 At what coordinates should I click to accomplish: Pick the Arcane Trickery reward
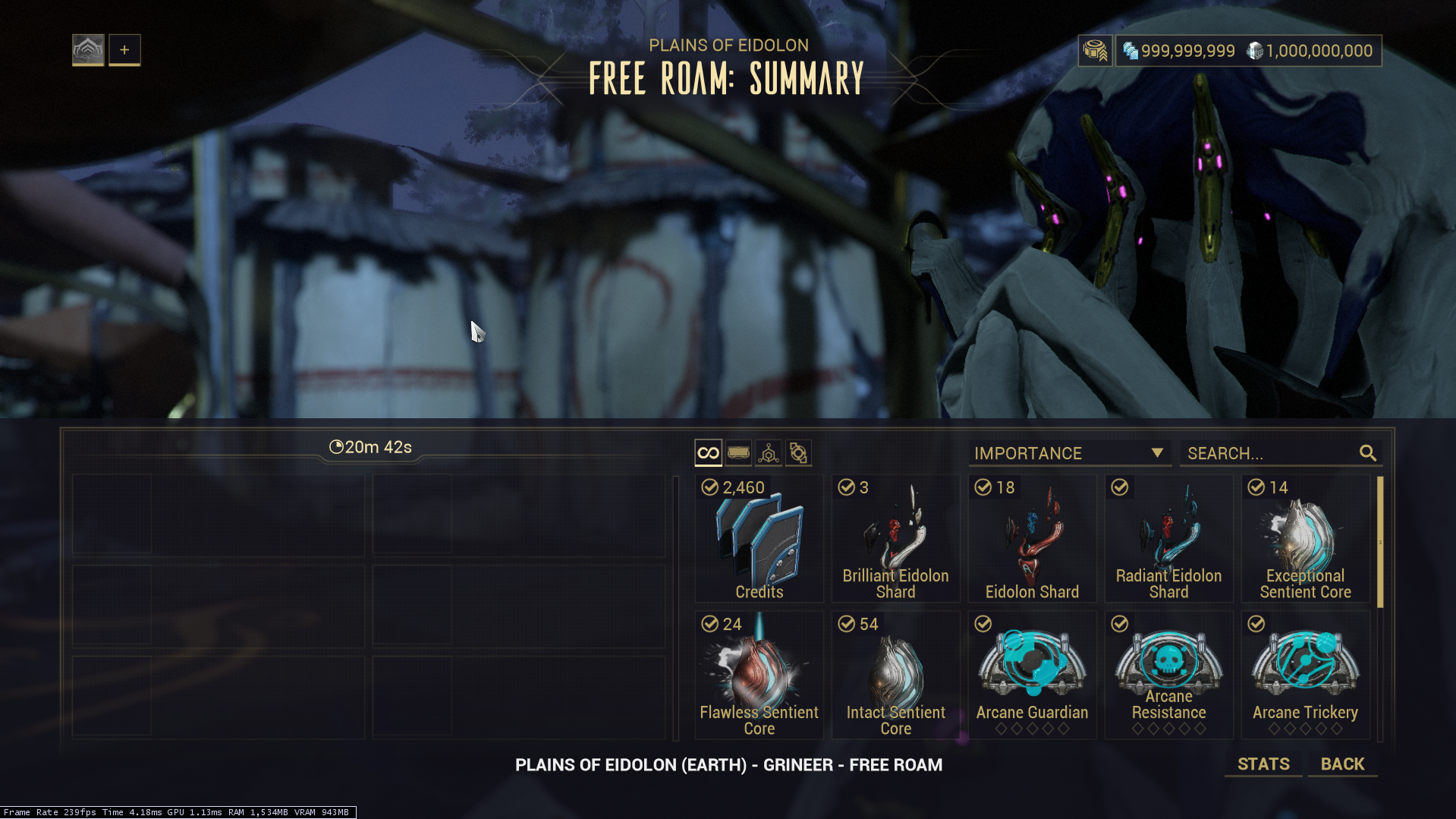(x=1305, y=676)
